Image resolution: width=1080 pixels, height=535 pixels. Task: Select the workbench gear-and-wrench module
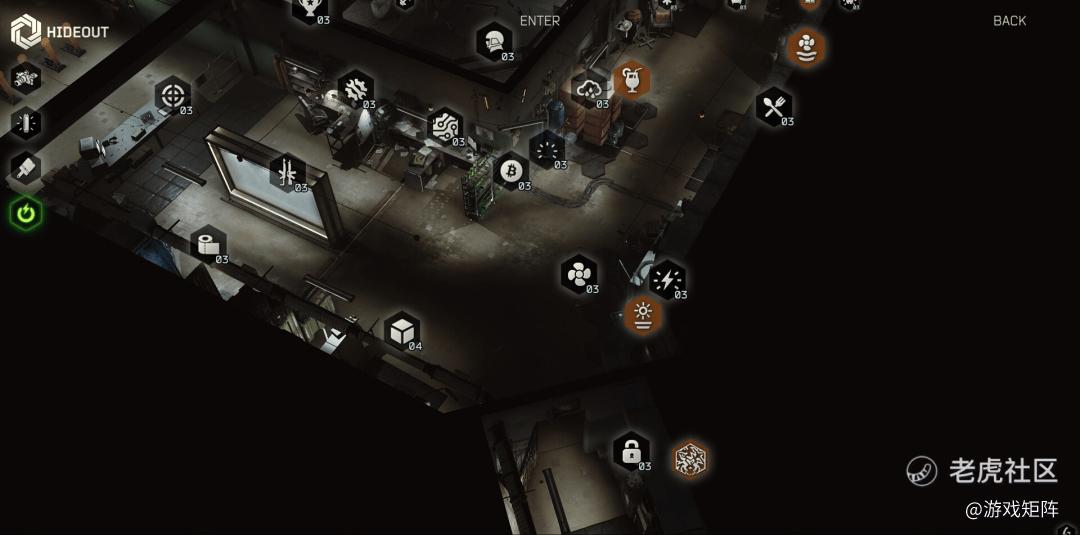[x=355, y=89]
